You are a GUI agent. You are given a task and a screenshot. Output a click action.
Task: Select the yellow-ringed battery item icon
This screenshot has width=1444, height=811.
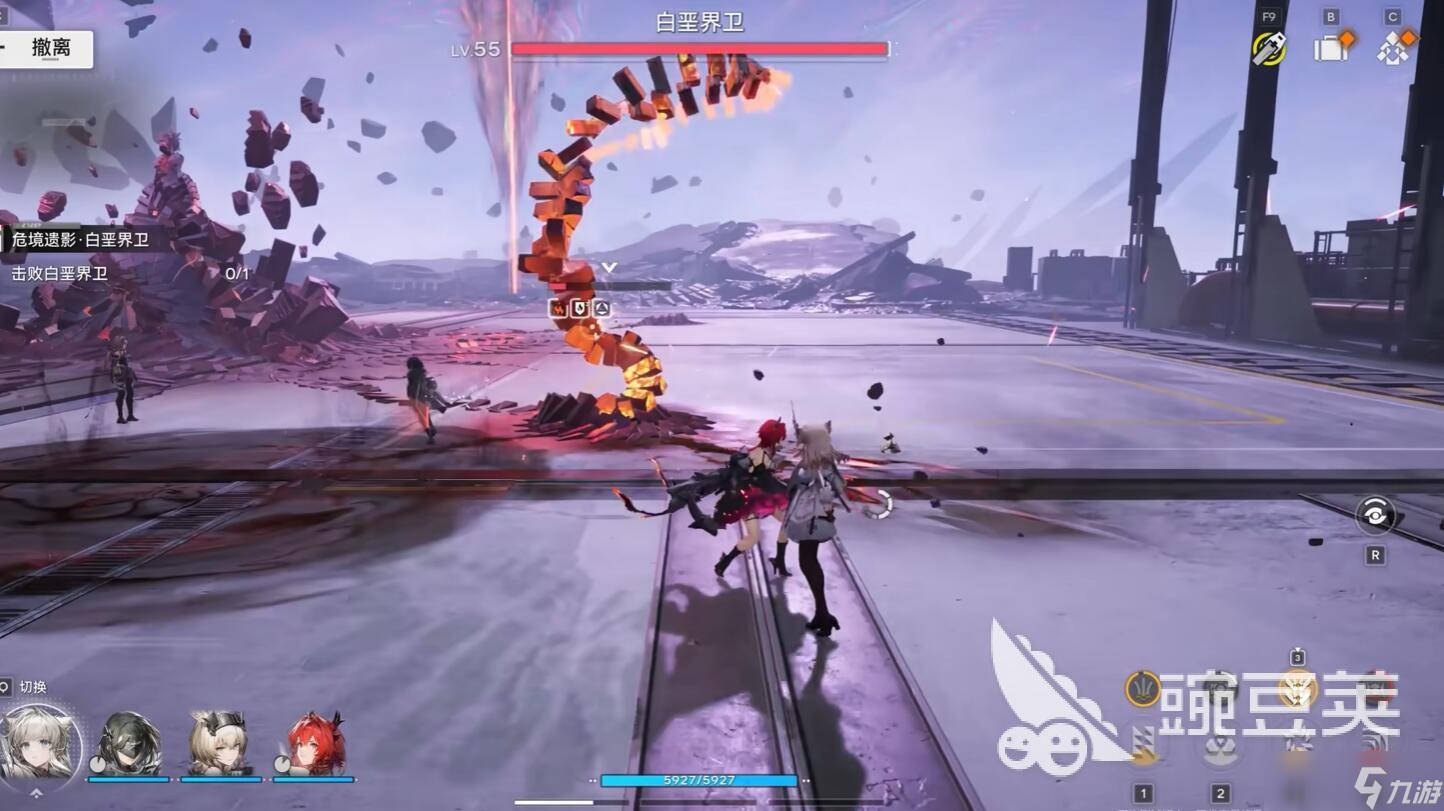point(1269,48)
